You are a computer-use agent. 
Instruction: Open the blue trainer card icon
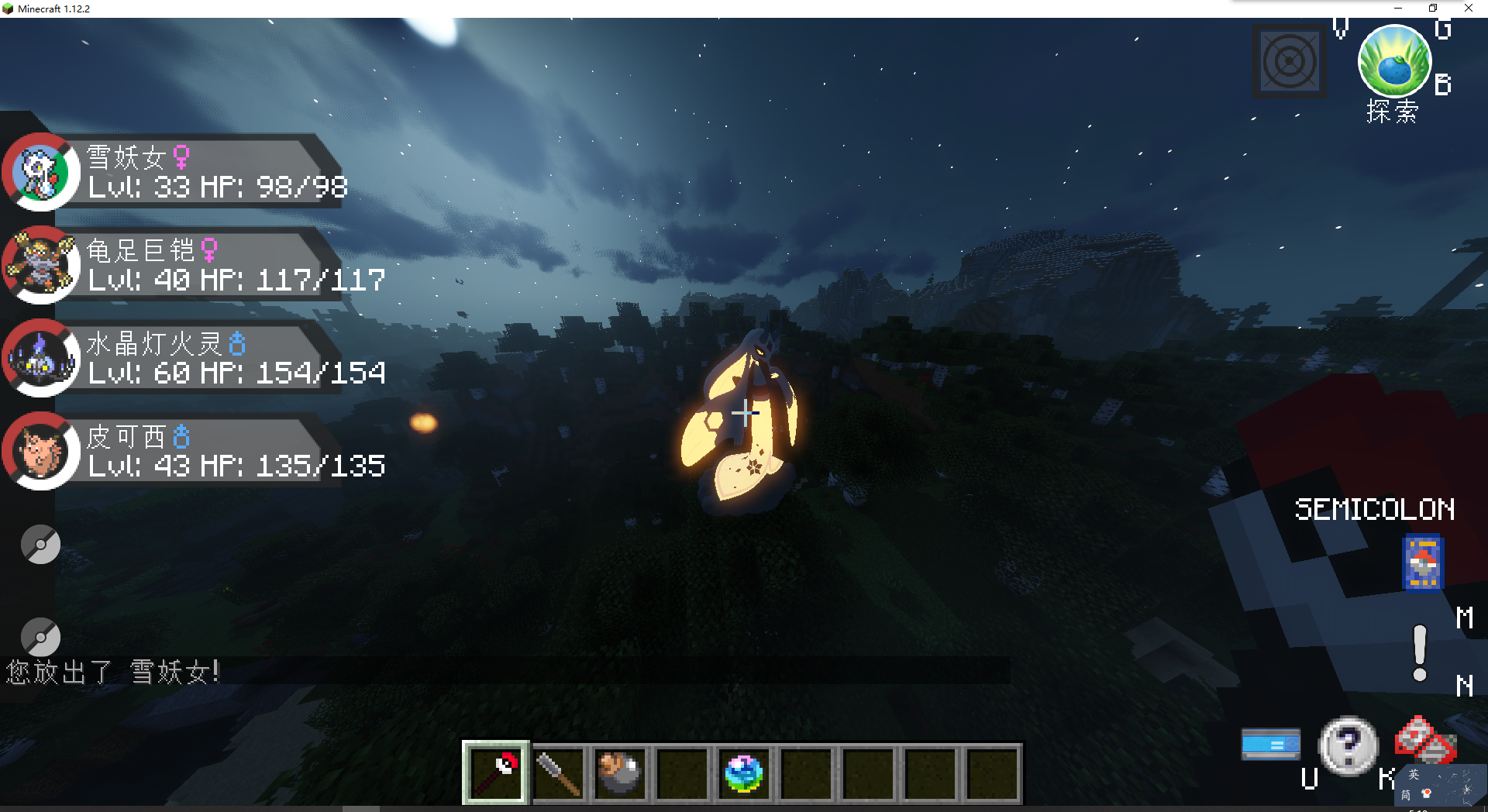click(x=1423, y=563)
